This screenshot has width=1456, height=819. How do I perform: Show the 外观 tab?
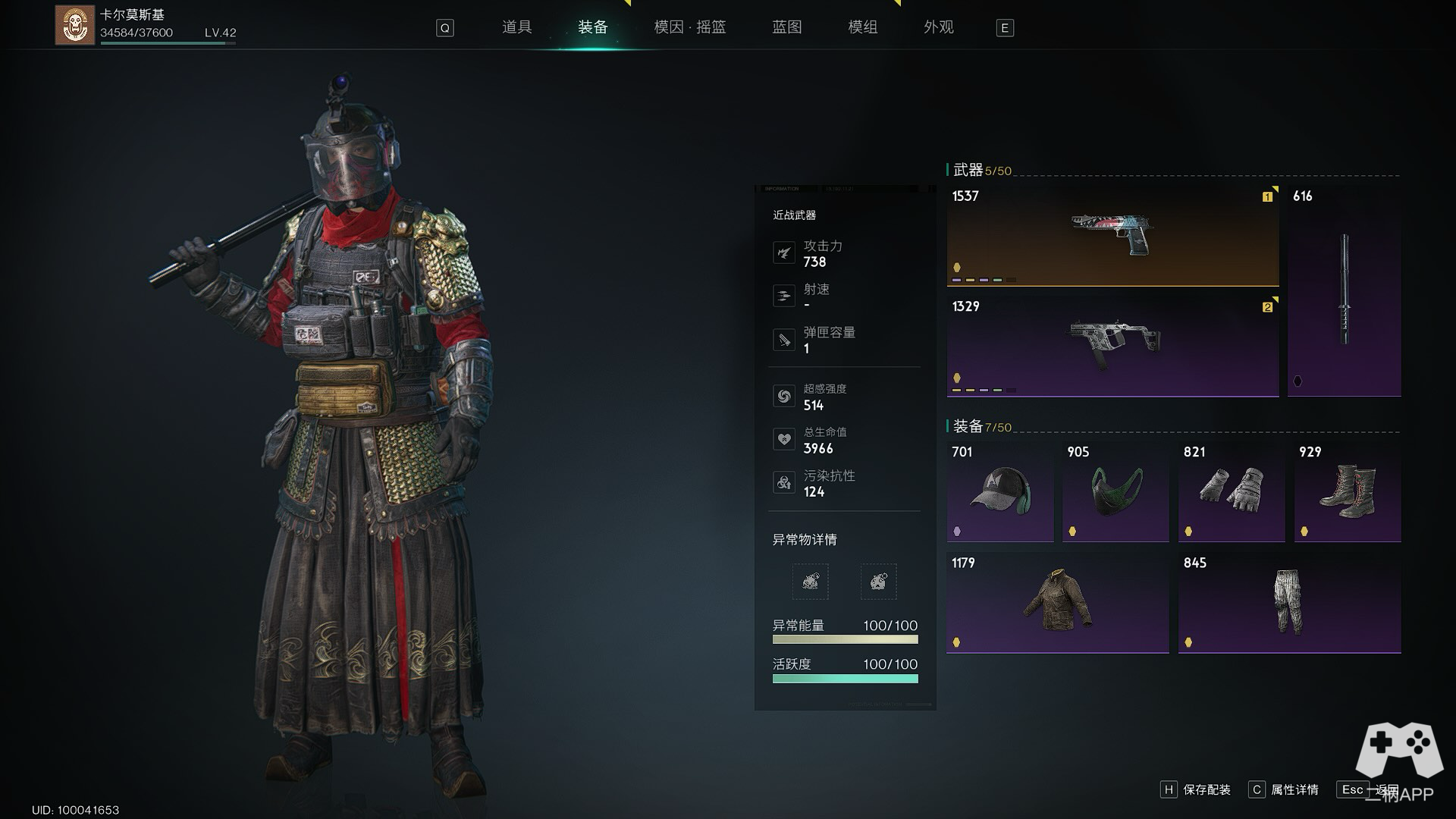click(938, 27)
